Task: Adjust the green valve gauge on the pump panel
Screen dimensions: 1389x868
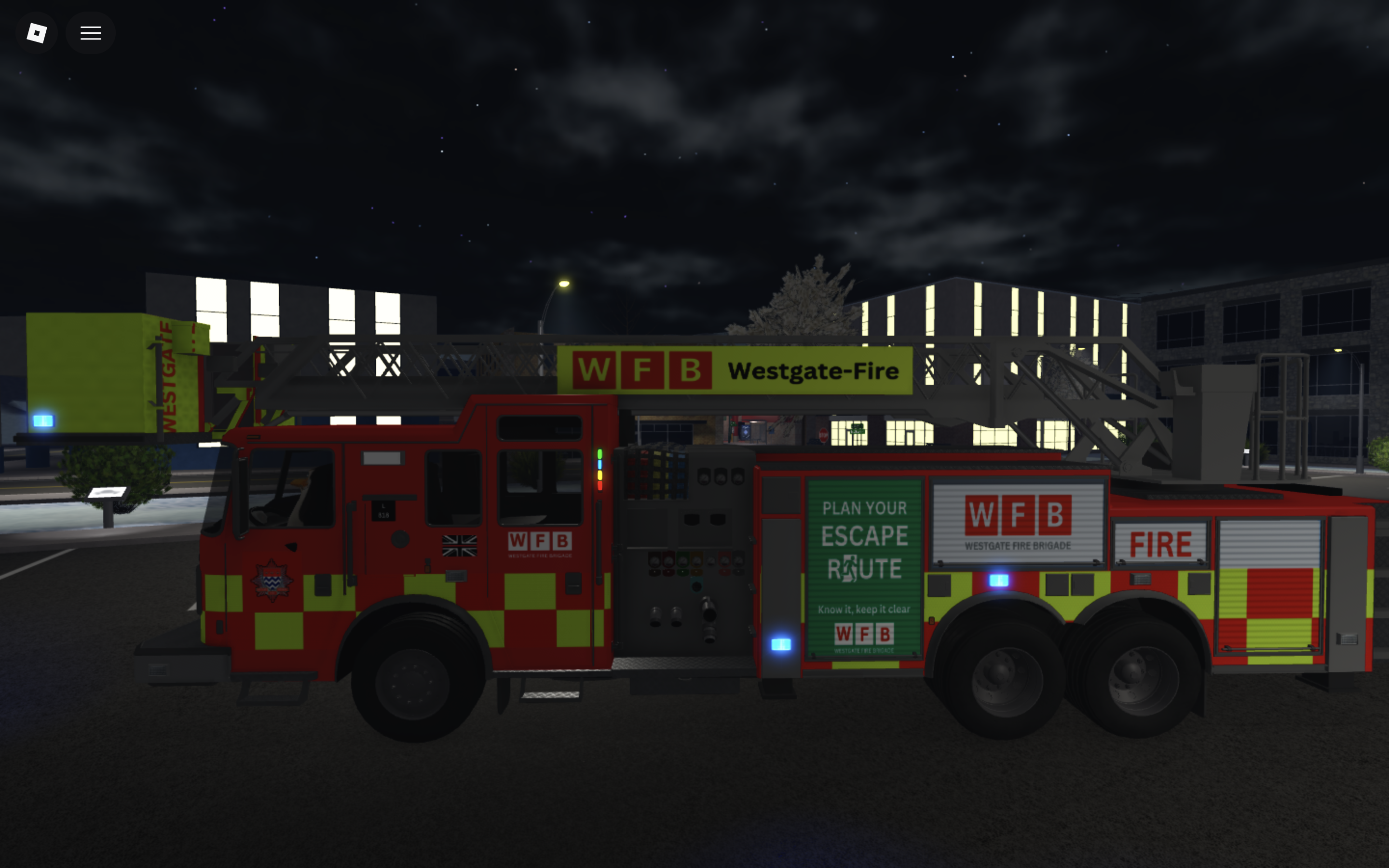Action: point(683,561)
